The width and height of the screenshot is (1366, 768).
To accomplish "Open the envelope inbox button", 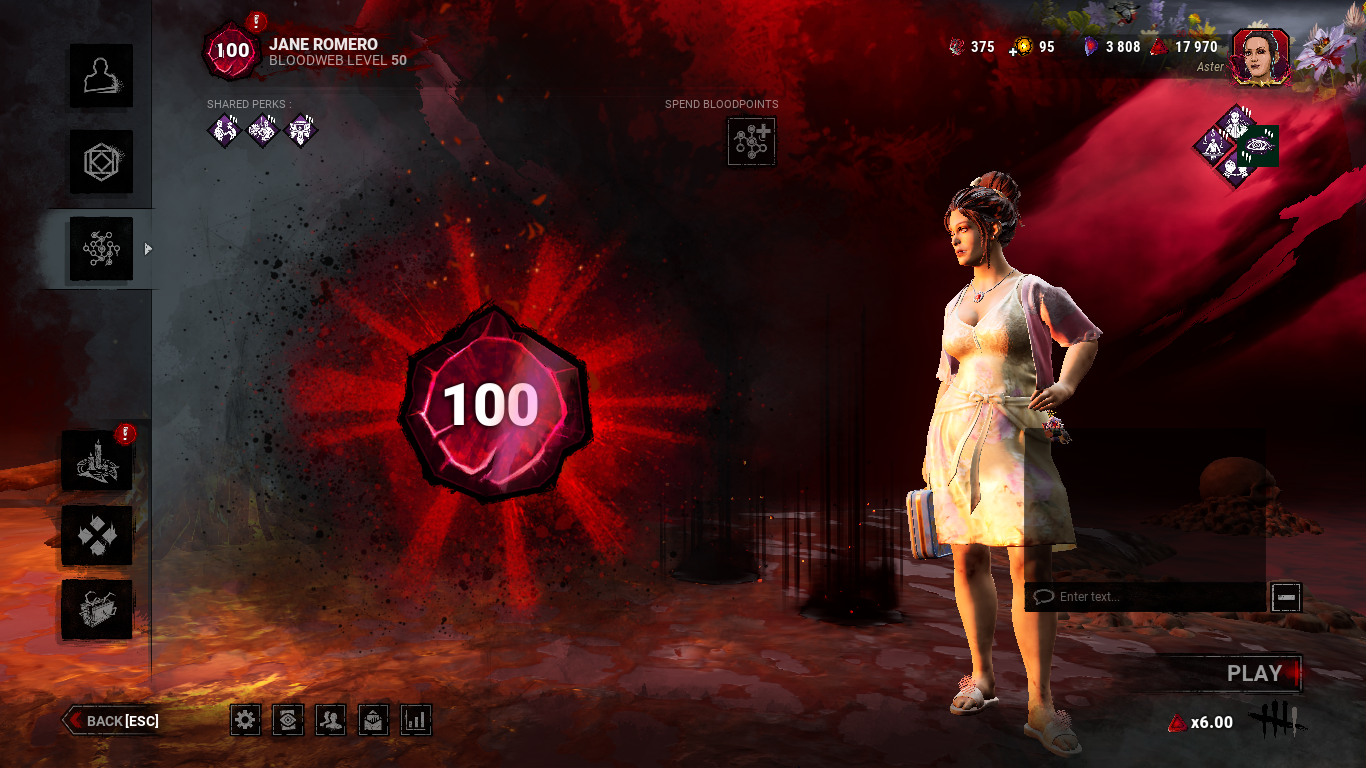I will click(373, 719).
